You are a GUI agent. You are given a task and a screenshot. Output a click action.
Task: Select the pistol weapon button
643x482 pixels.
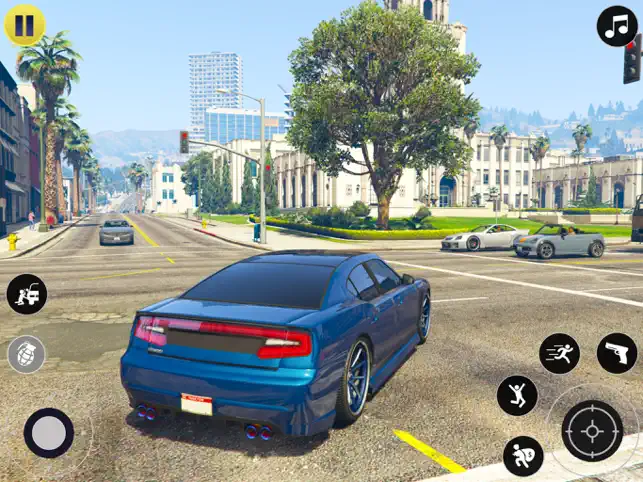(616, 353)
